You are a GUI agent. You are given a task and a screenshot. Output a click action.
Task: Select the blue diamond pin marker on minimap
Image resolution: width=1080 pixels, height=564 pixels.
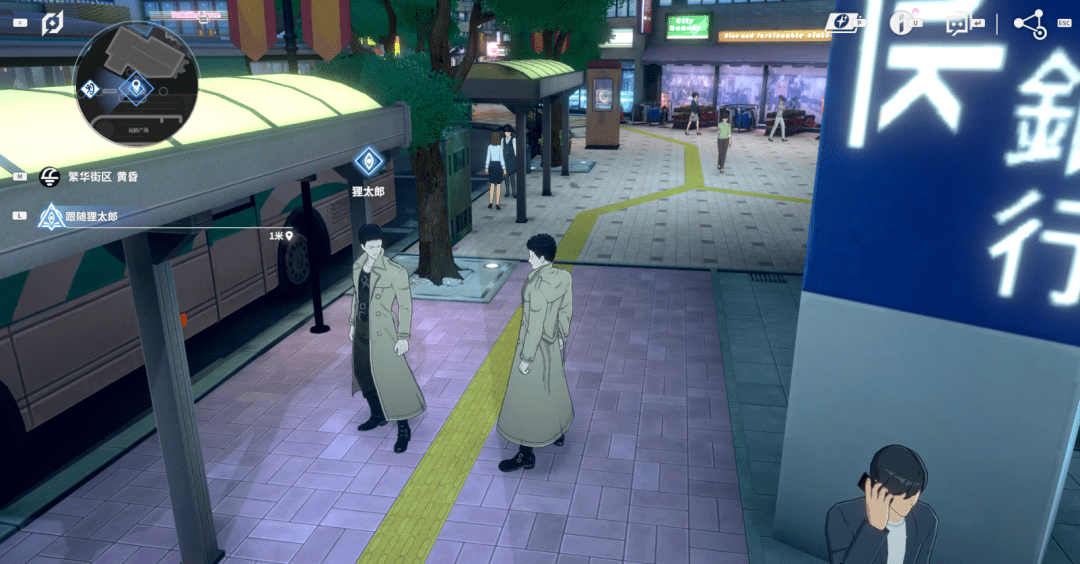click(x=133, y=89)
